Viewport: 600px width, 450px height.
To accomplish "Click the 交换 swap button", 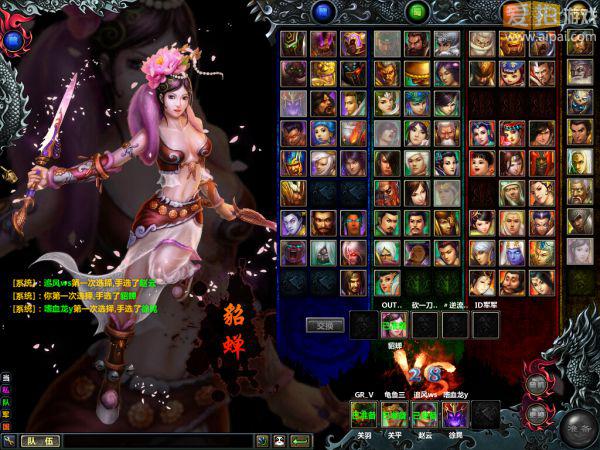I will pos(324,325).
